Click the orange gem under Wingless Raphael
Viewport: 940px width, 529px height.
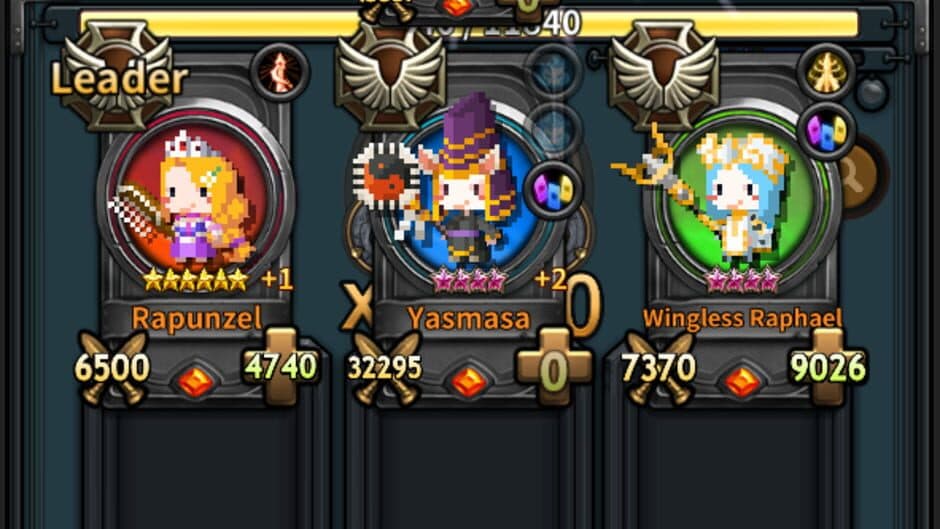click(741, 382)
